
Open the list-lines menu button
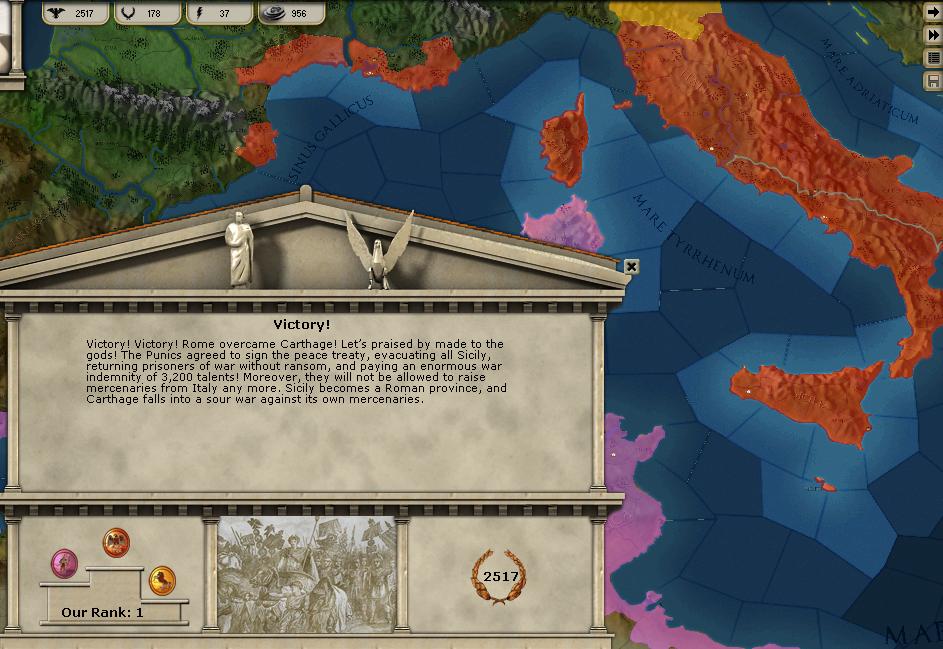tap(933, 58)
